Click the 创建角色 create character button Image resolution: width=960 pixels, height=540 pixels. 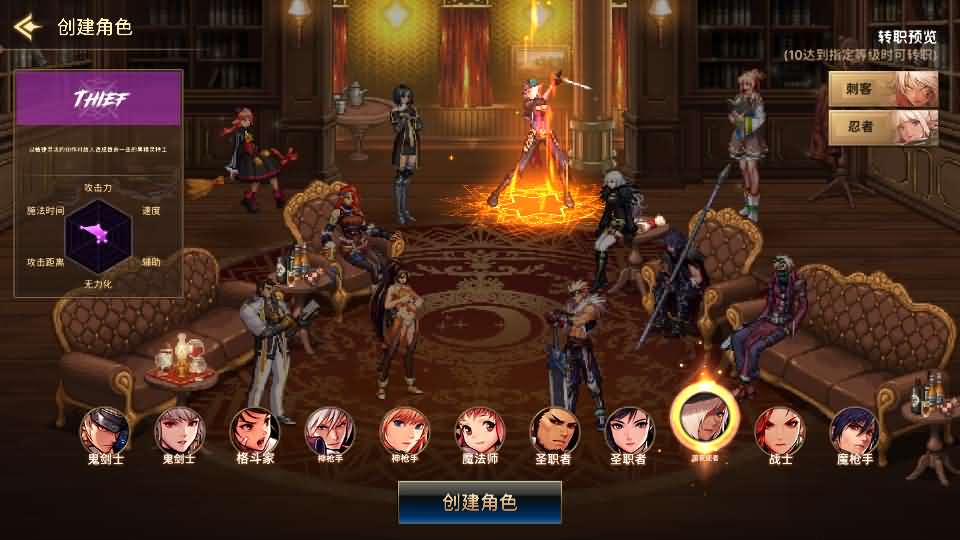click(480, 502)
